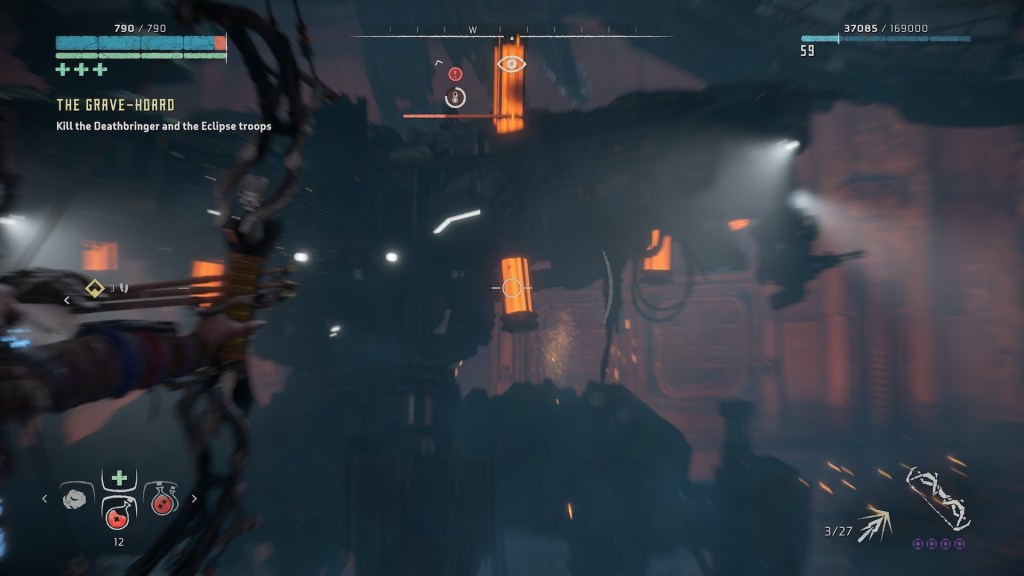Use the green cross medicine pouch
Screen dimensions: 1024x576
coord(117,480)
